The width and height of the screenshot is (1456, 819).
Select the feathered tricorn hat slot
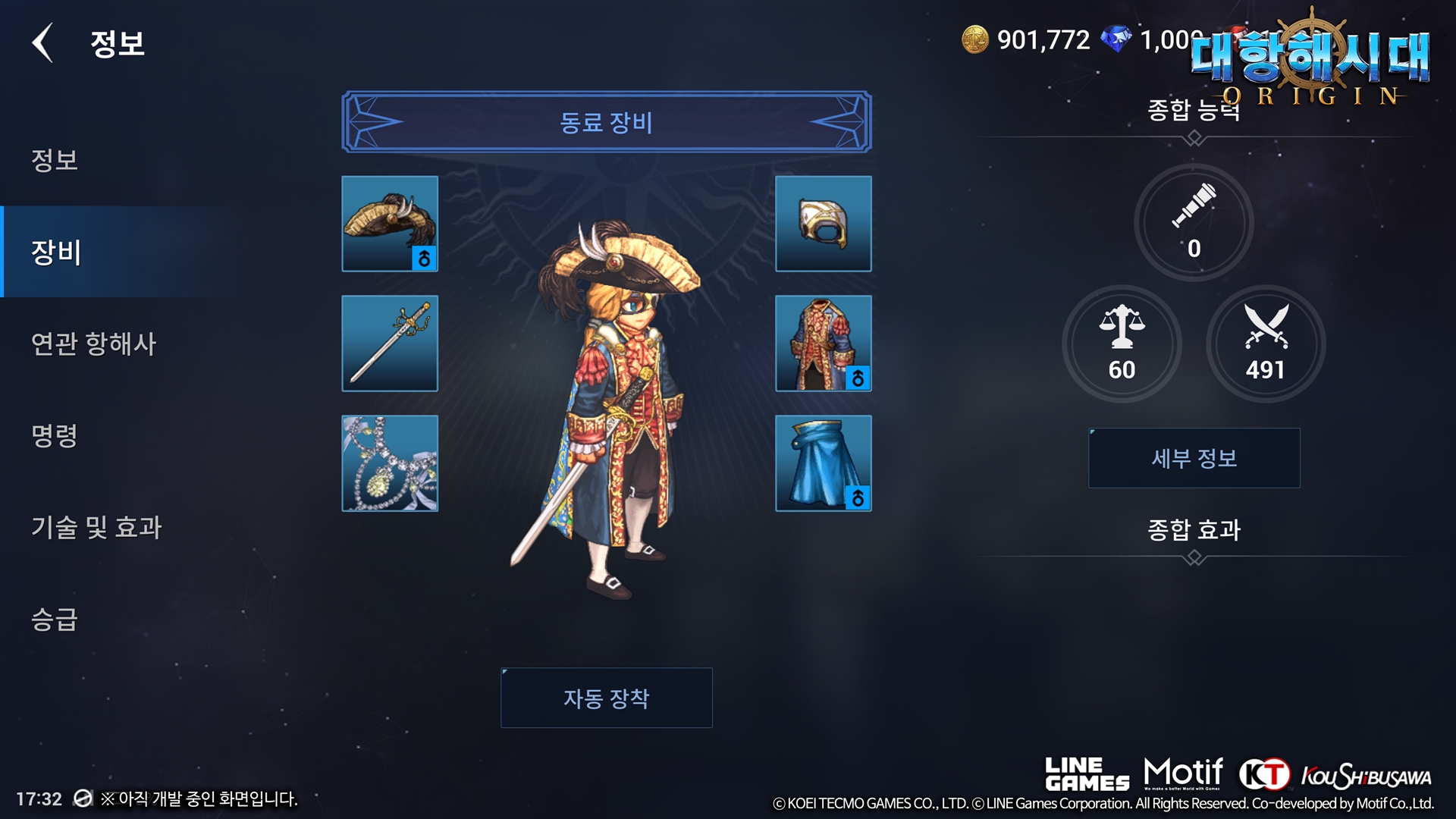(390, 224)
